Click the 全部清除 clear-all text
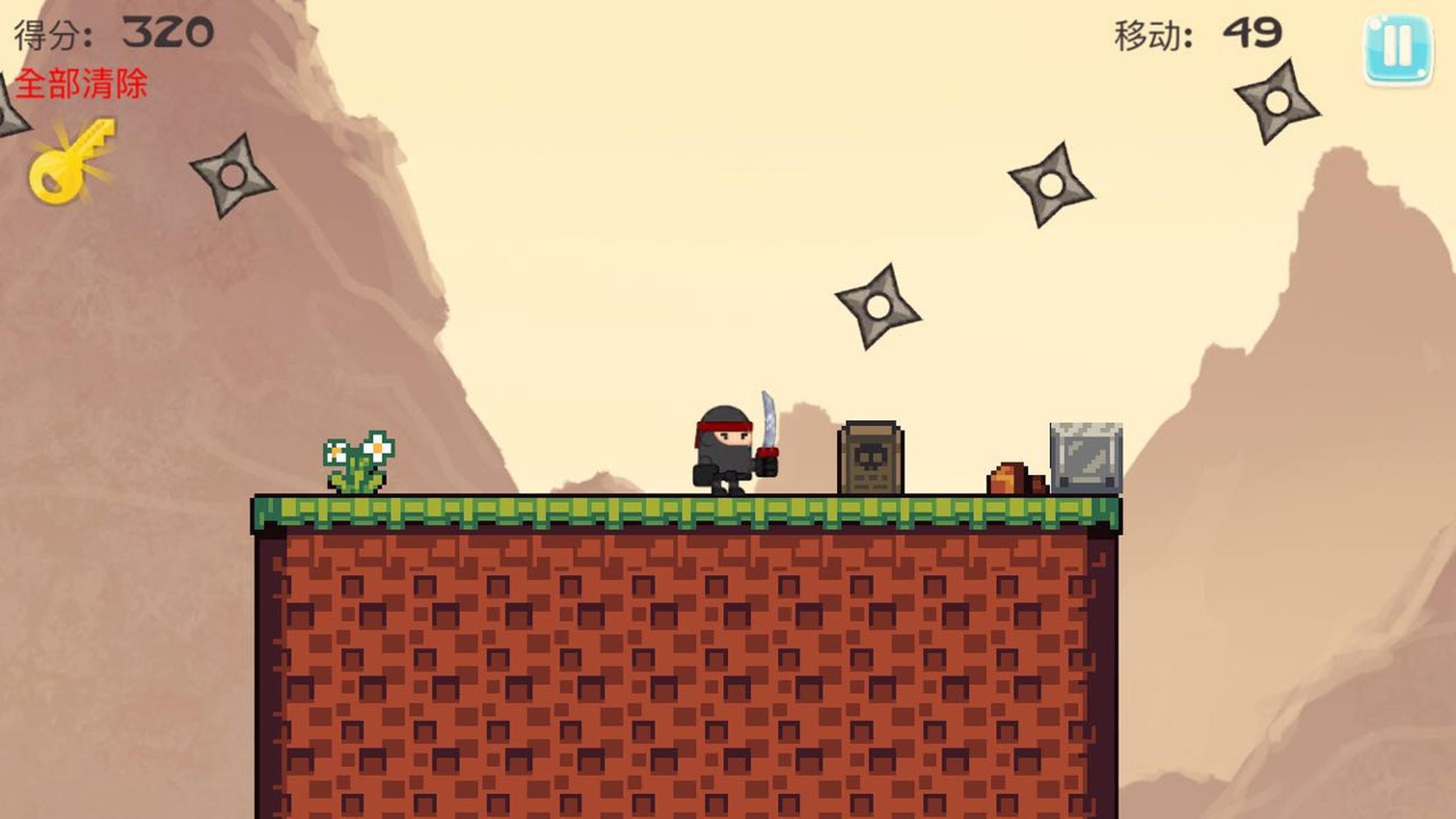Screen dimensions: 1456x819 (79, 84)
